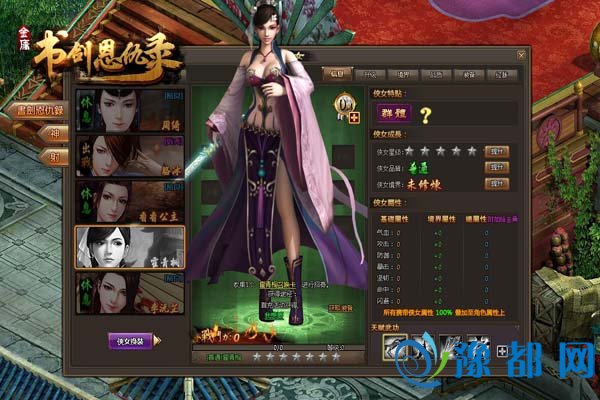600x400 pixels.
Task: Click the purple 侠女换装 button
Action: tap(131, 340)
